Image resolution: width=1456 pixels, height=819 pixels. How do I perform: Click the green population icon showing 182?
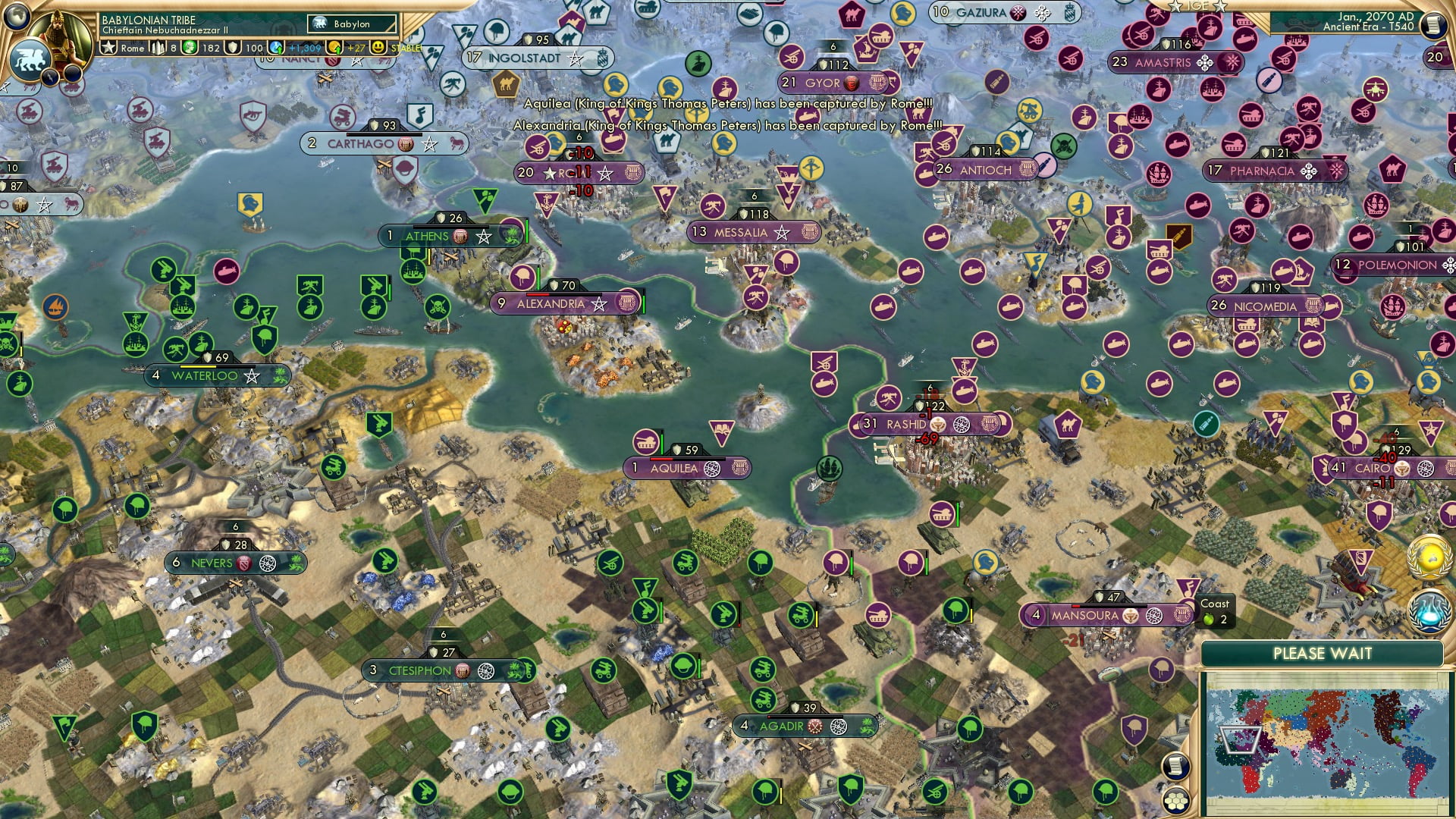click(x=190, y=48)
